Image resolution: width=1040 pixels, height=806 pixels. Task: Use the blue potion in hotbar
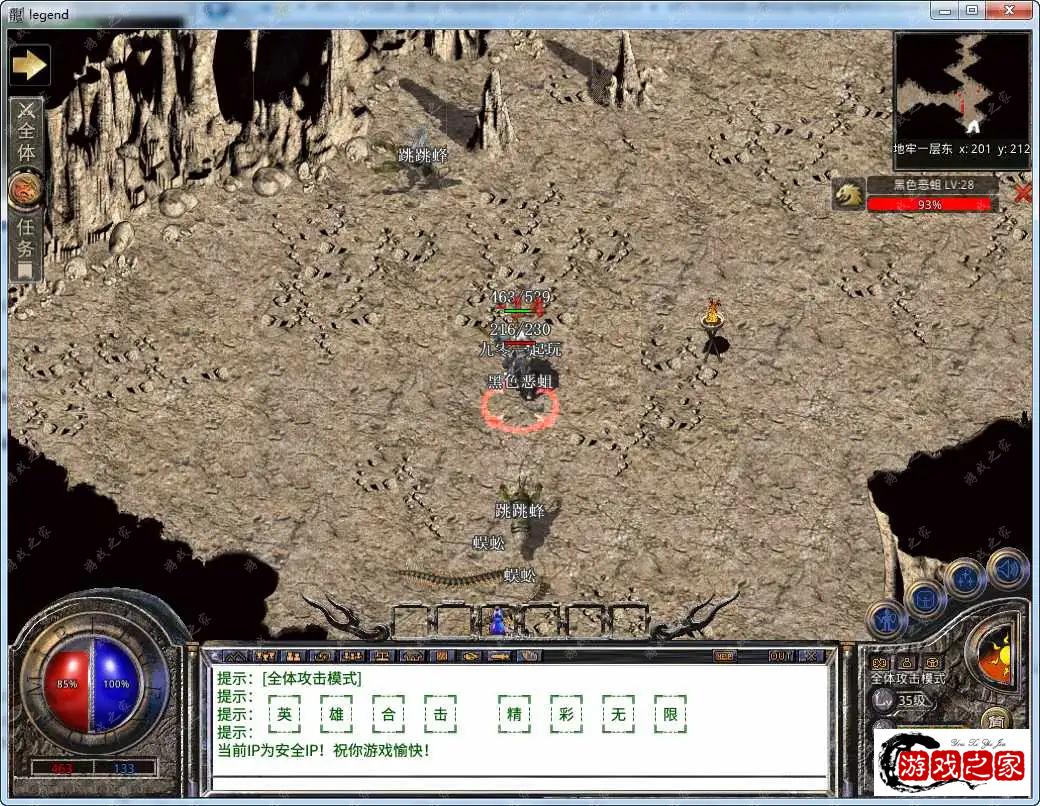coord(497,622)
